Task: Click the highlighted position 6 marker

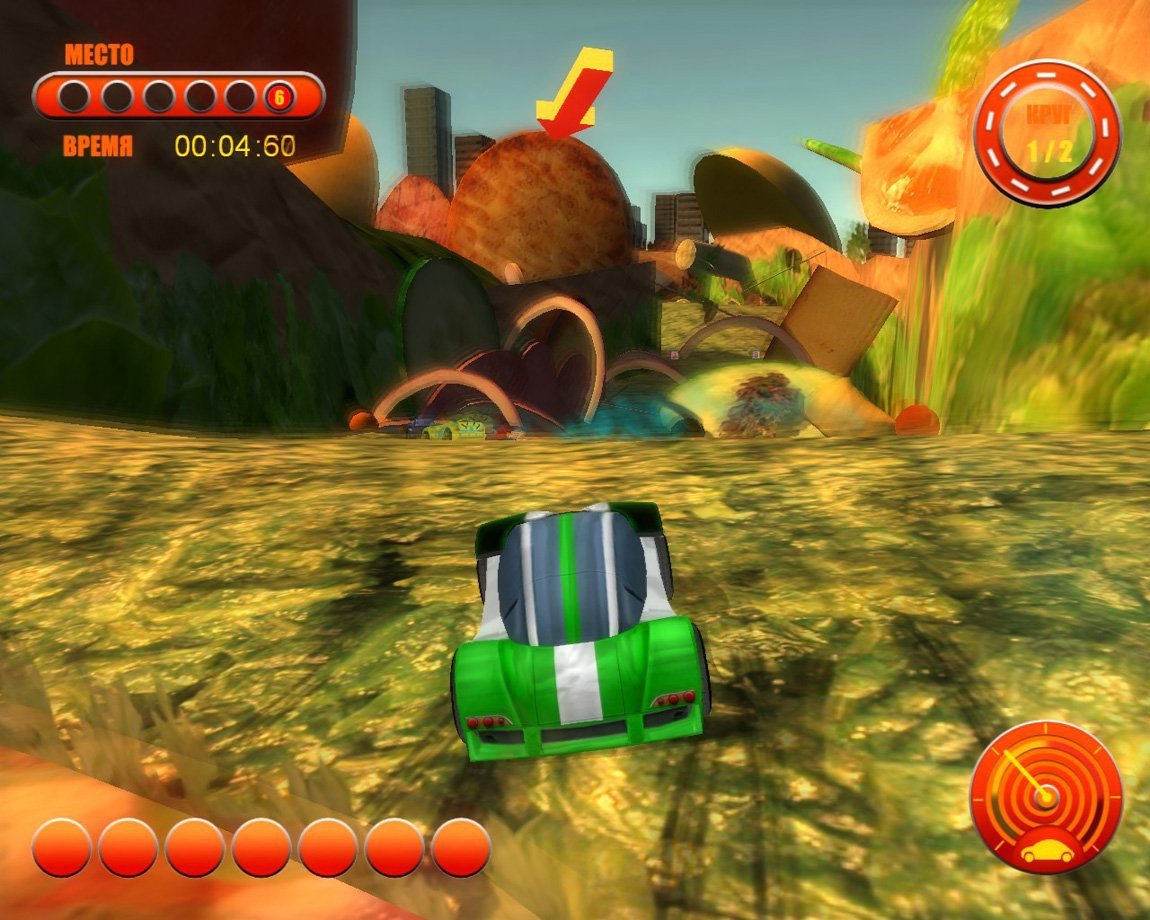Action: point(280,97)
